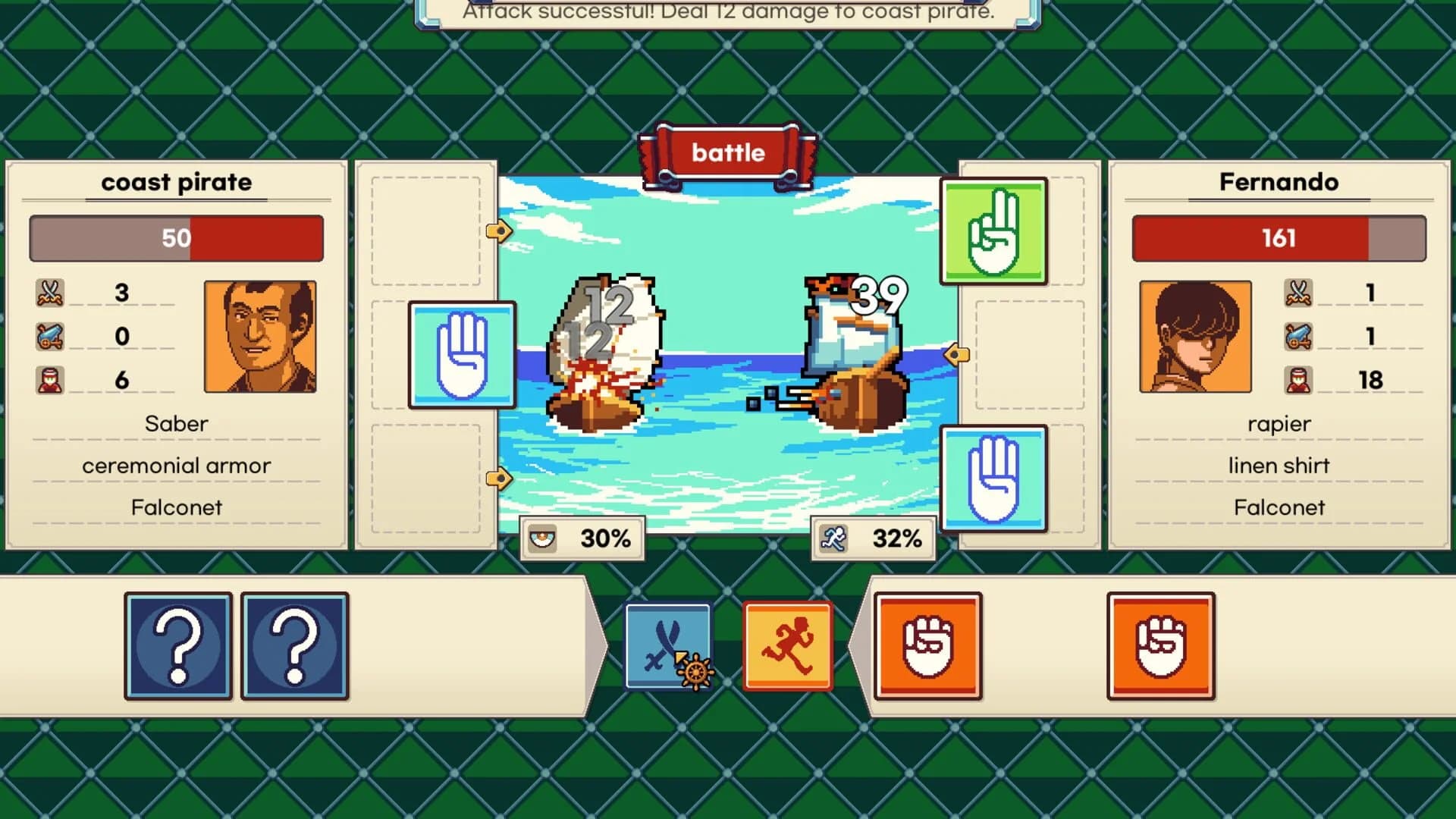This screenshot has width=1456, height=819.
Task: Open the coast pirate name header
Action: pyautogui.click(x=177, y=182)
